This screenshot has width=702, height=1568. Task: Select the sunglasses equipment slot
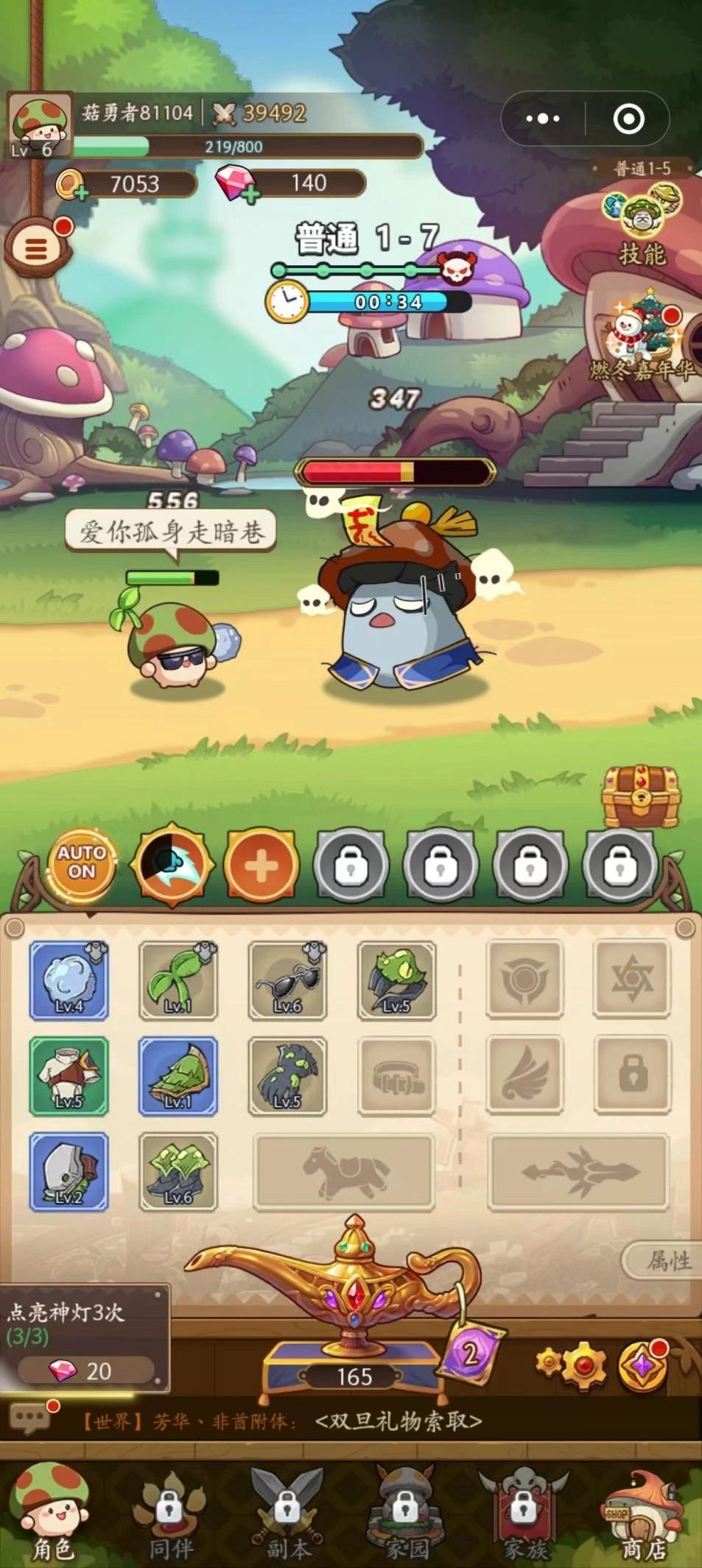tap(287, 980)
